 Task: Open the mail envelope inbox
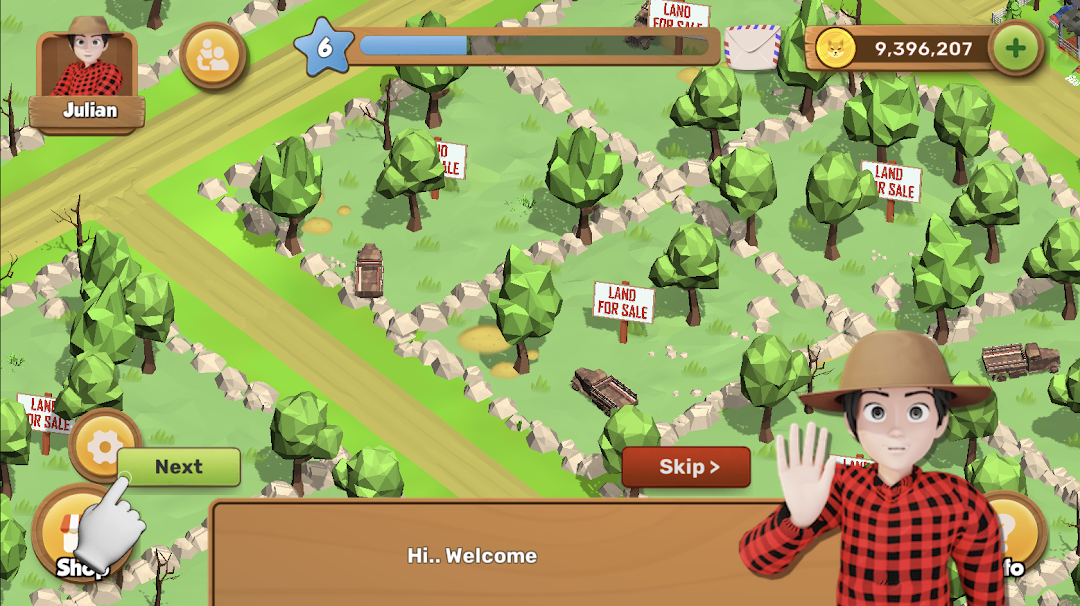point(752,47)
